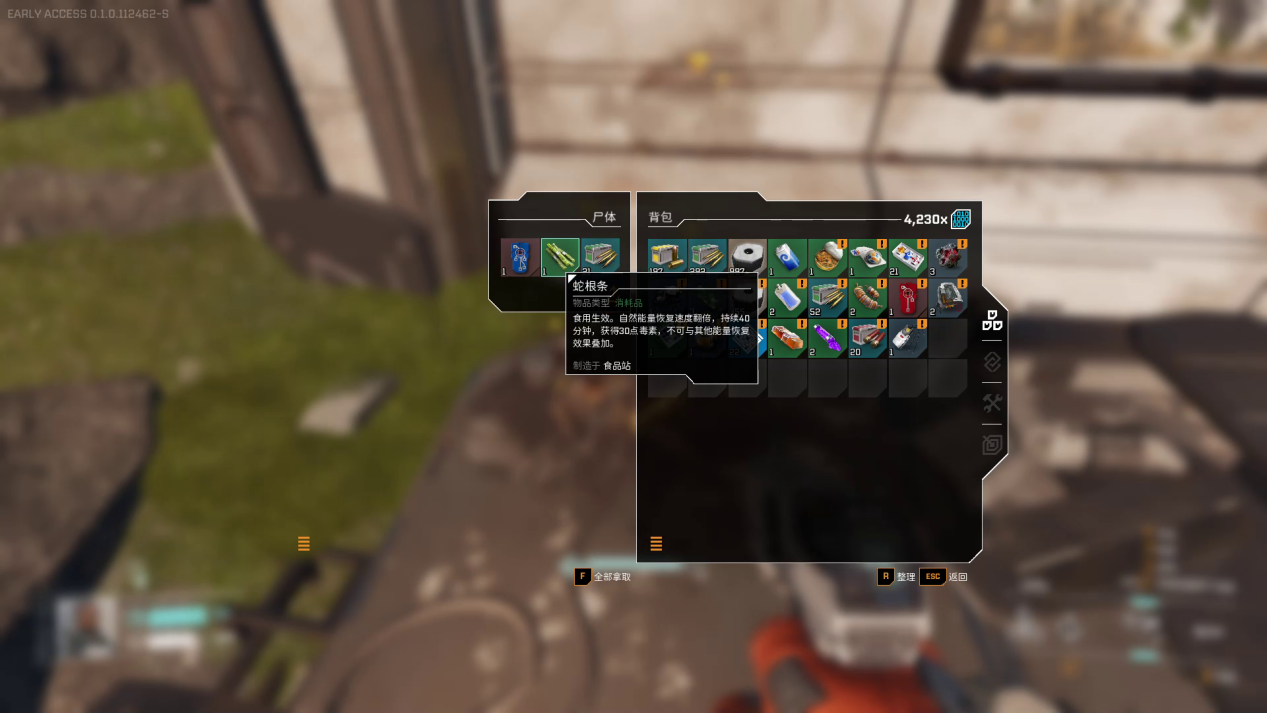
Task: Select the snake root sticks in the corpse
Action: click(560, 257)
